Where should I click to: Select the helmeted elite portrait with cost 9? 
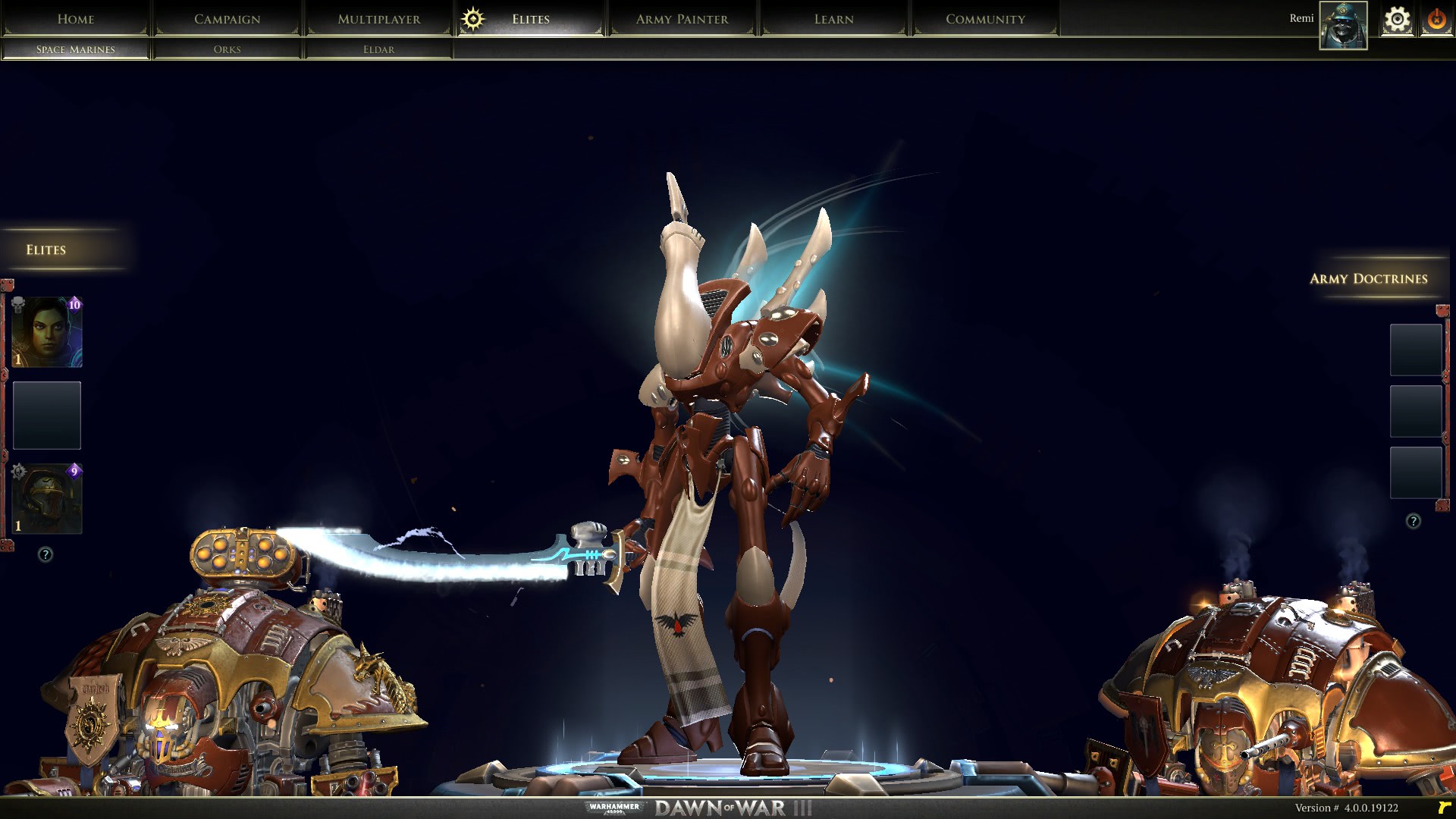(47, 499)
